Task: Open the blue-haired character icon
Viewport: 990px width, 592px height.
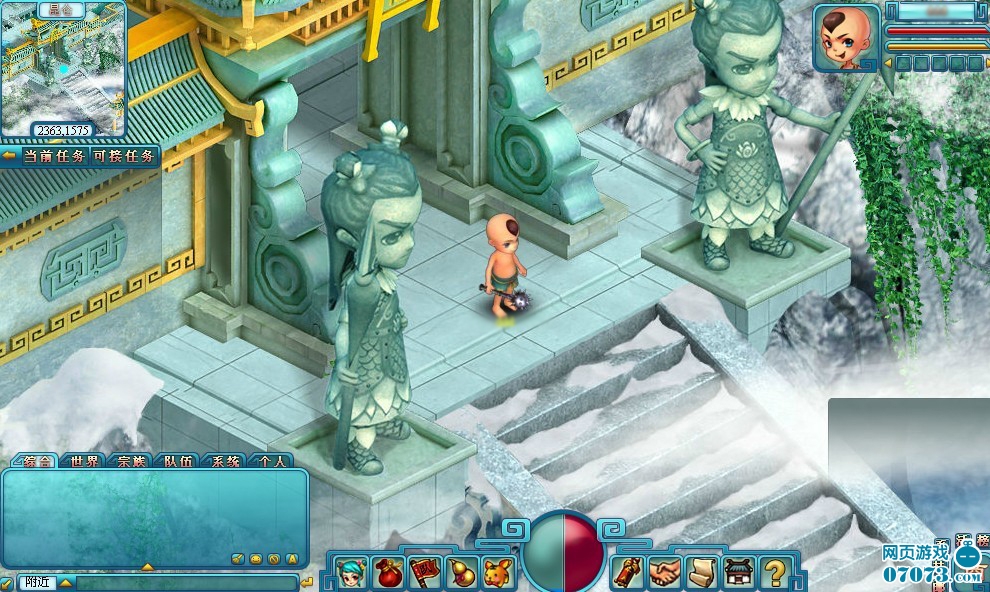Action: [351, 573]
